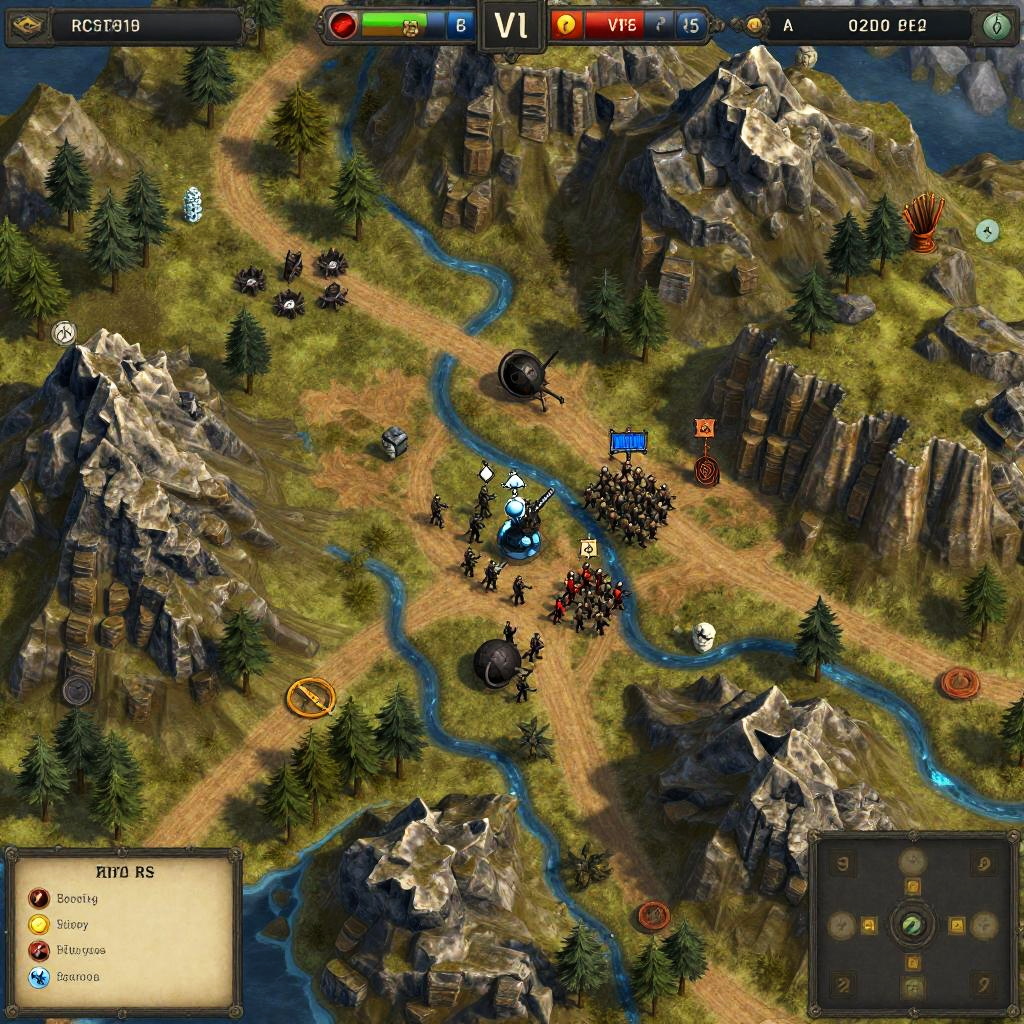
Task: Select the red feather icon in the parchment panel
Action: [39, 898]
